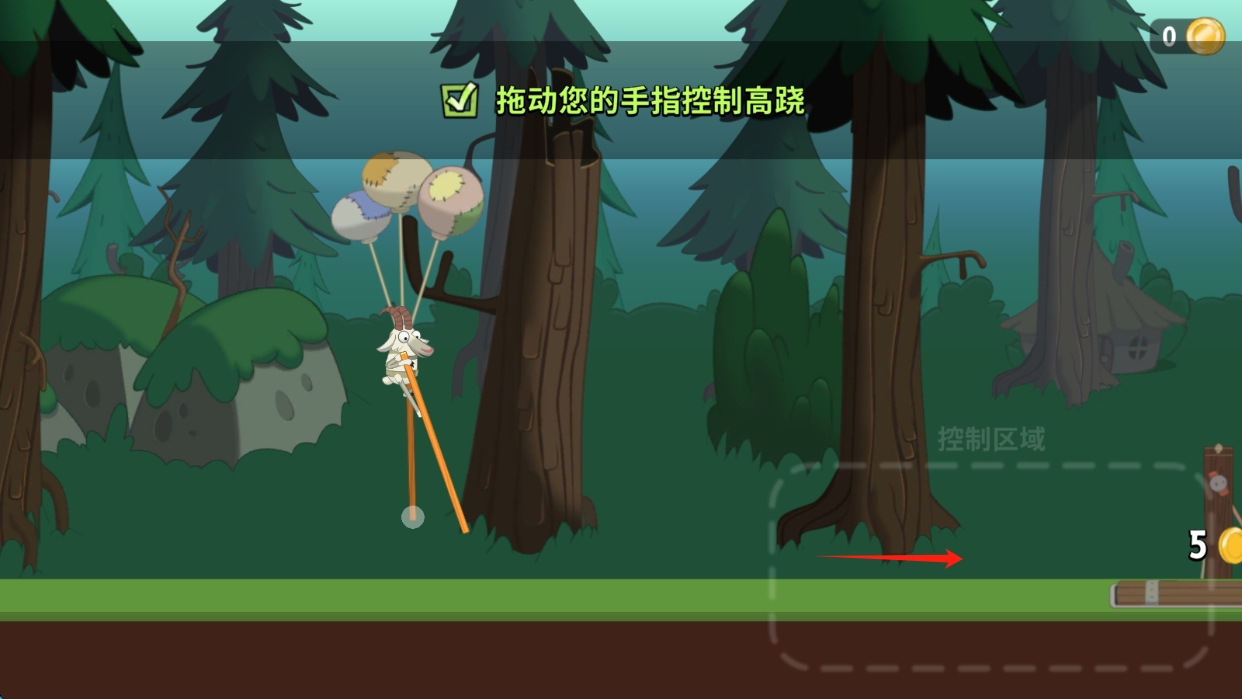1242x699 pixels.
Task: Click the green tutorial objective checkbox
Action: pos(459,100)
